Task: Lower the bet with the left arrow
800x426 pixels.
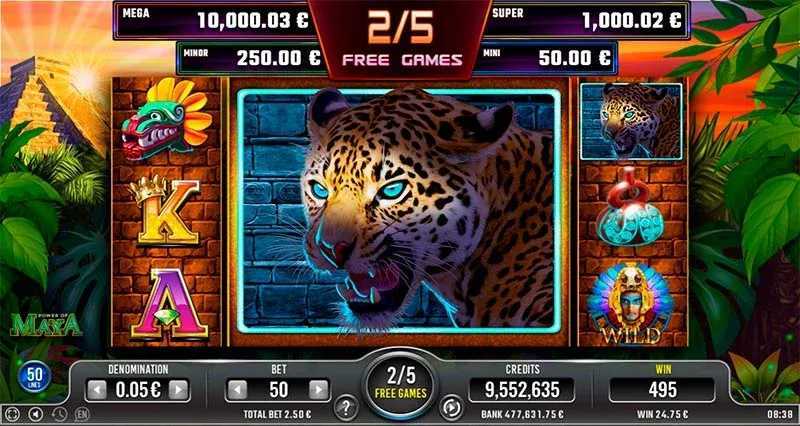Action: 236,389
